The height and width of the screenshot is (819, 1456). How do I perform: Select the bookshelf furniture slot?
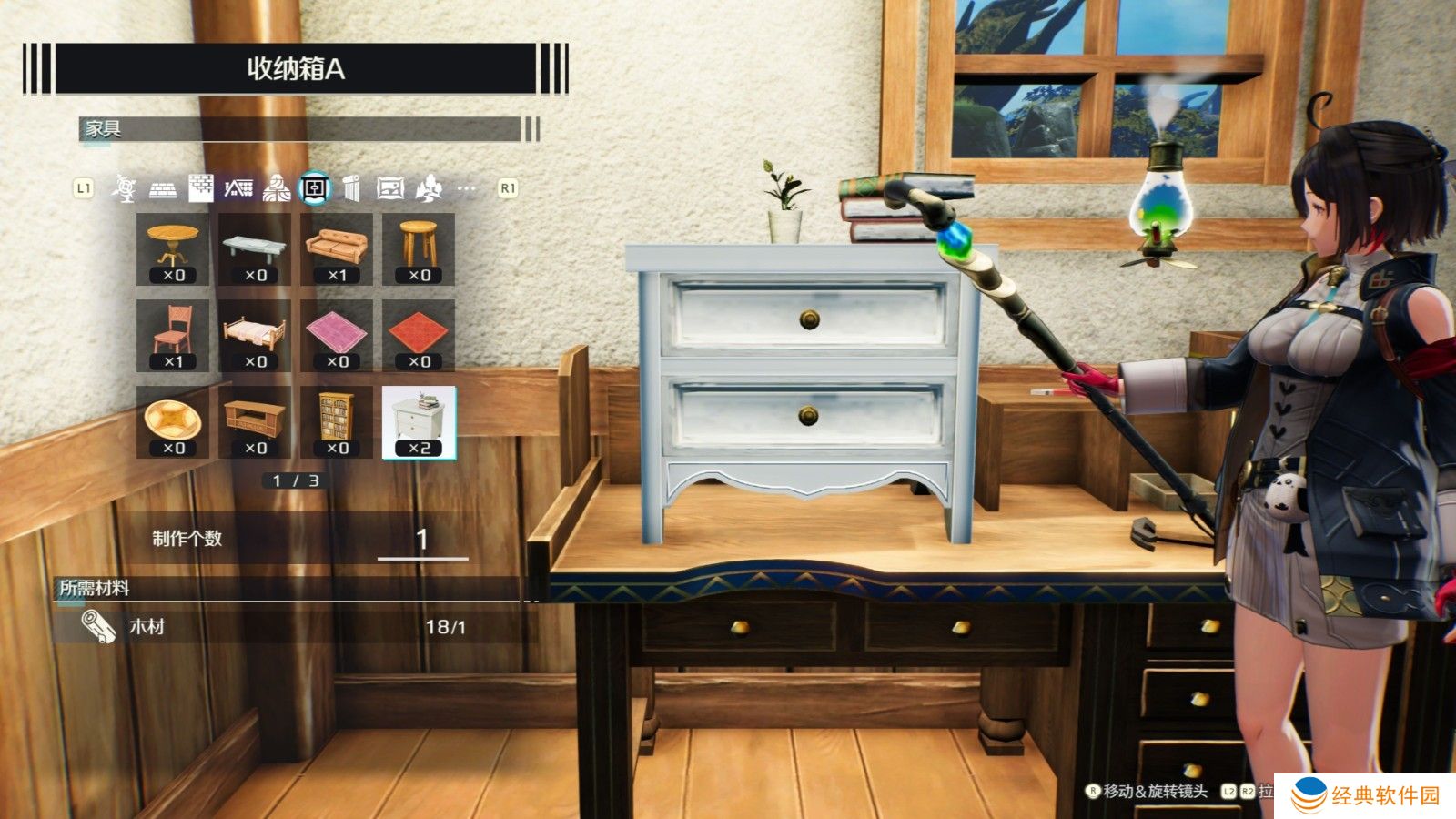click(337, 421)
